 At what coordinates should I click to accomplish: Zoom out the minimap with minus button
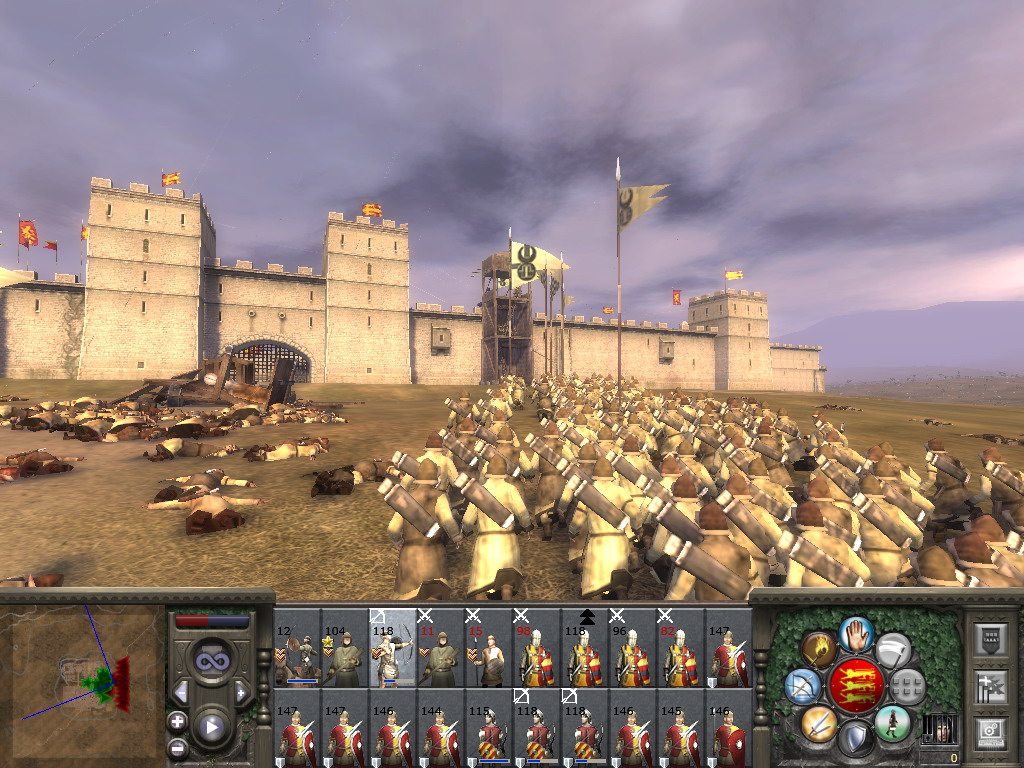[x=177, y=746]
